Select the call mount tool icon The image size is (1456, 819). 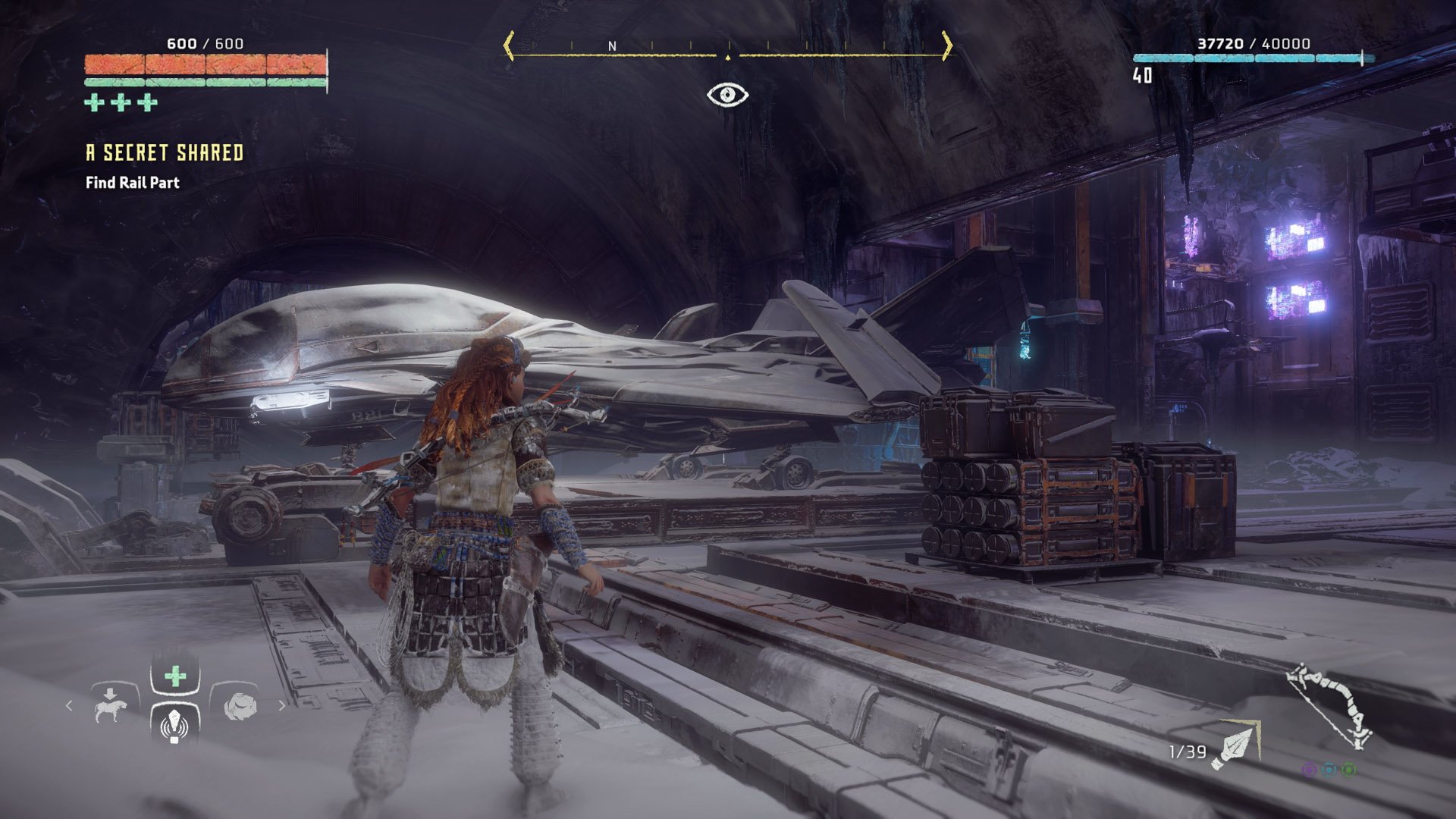(111, 705)
